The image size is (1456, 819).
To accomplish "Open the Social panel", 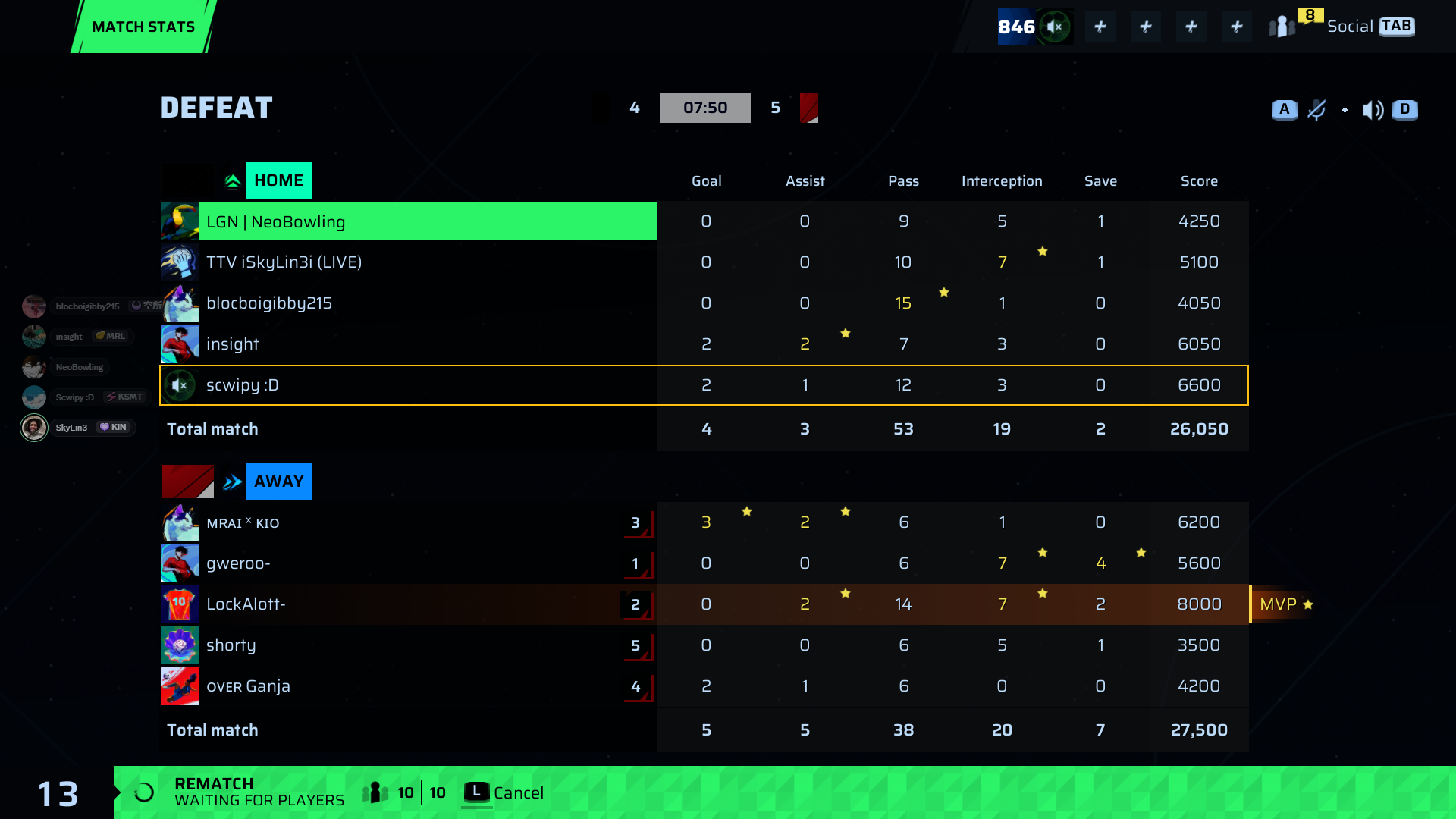I will point(1351,27).
